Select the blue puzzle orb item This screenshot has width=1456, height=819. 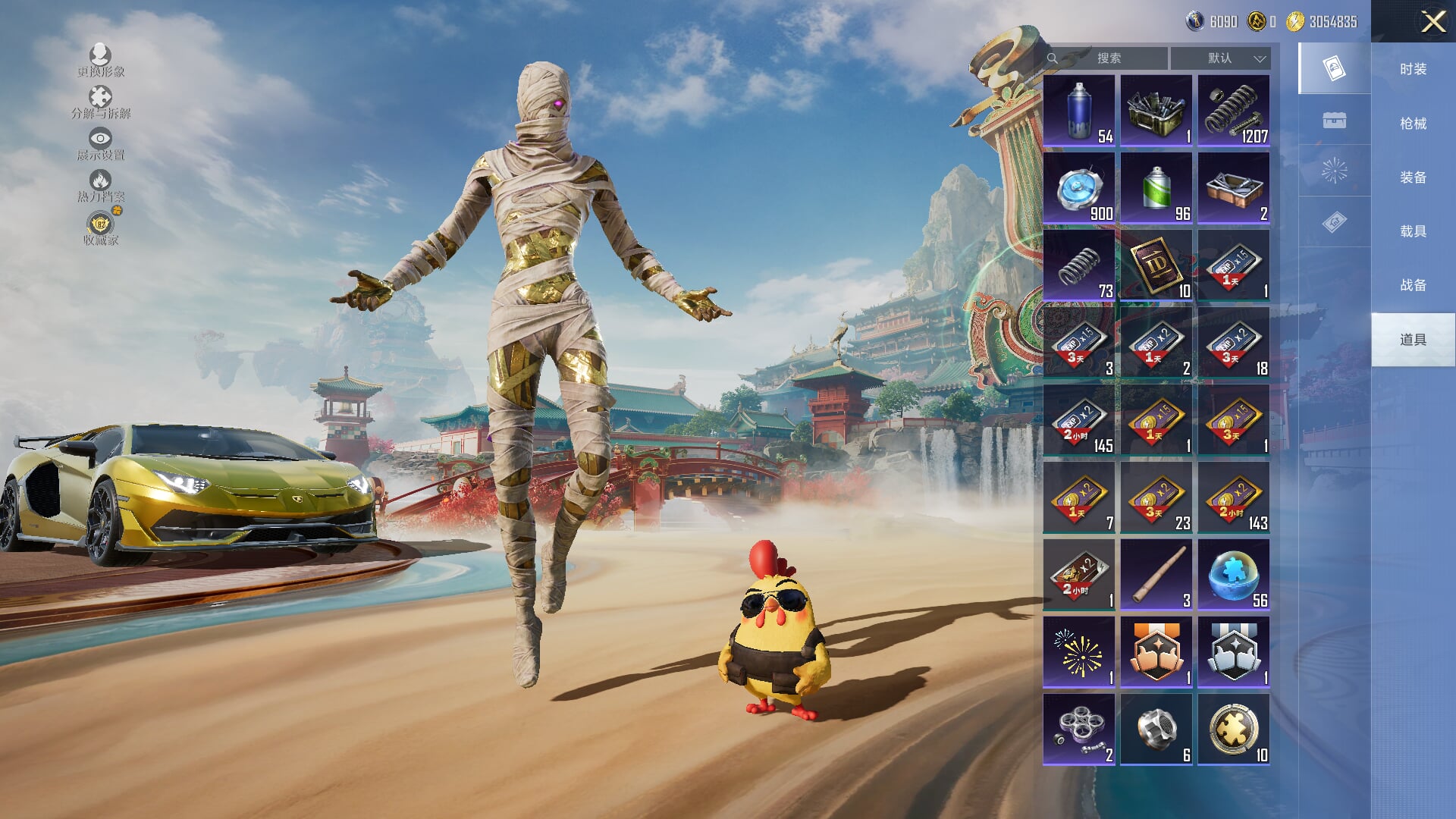[1234, 575]
